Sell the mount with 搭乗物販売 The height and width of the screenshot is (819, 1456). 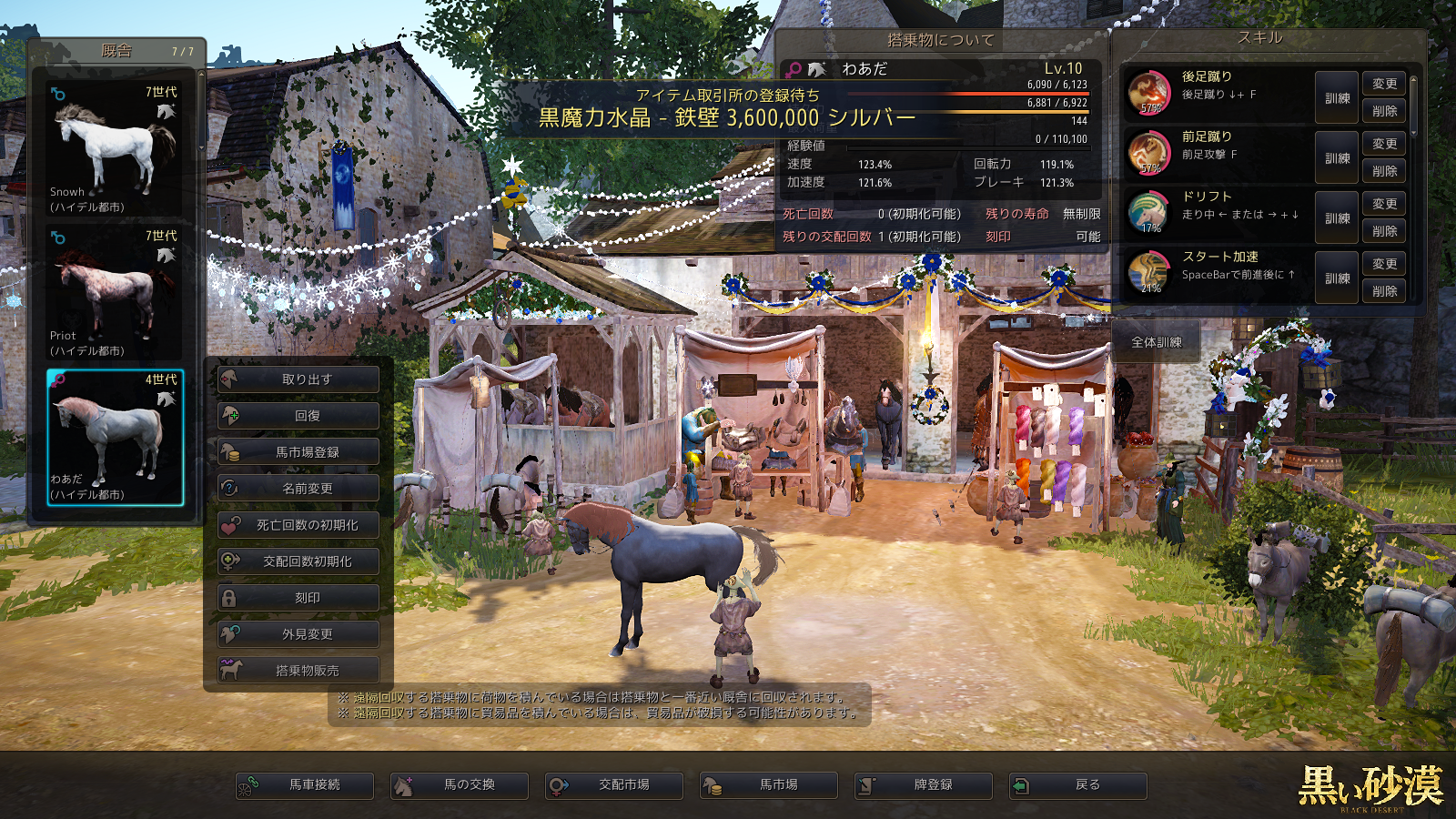click(x=298, y=671)
